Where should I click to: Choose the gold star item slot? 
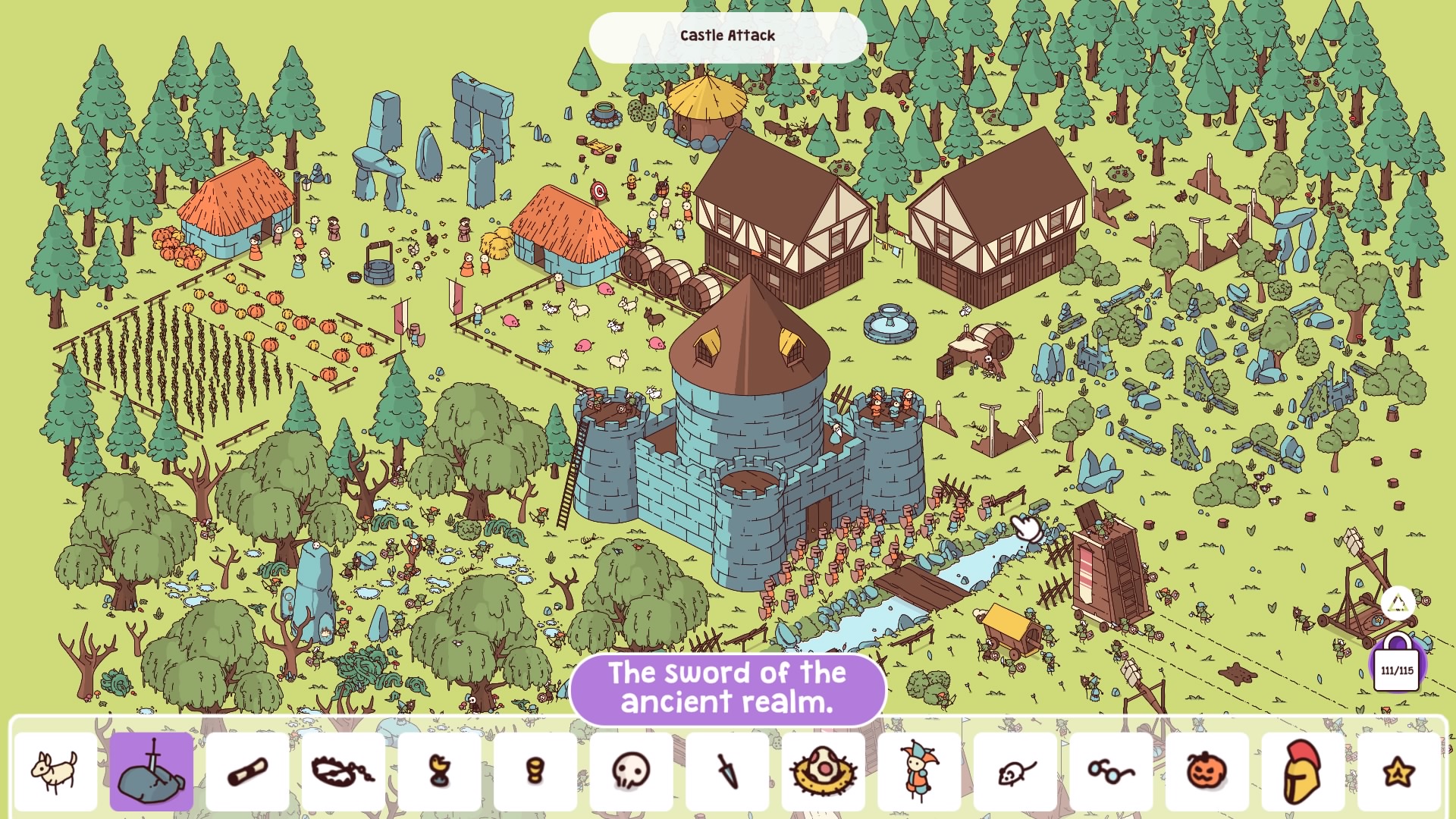pyautogui.click(x=1398, y=771)
